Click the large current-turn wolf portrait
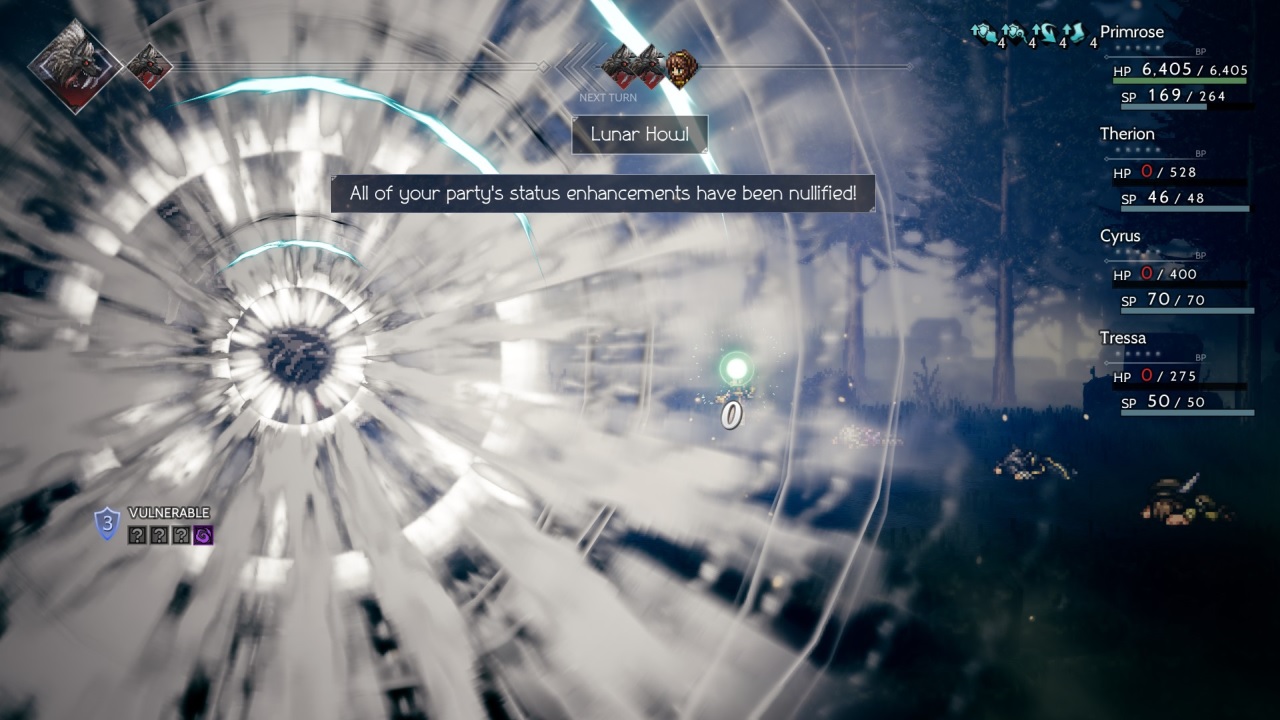This screenshot has height=720, width=1280. click(x=75, y=66)
